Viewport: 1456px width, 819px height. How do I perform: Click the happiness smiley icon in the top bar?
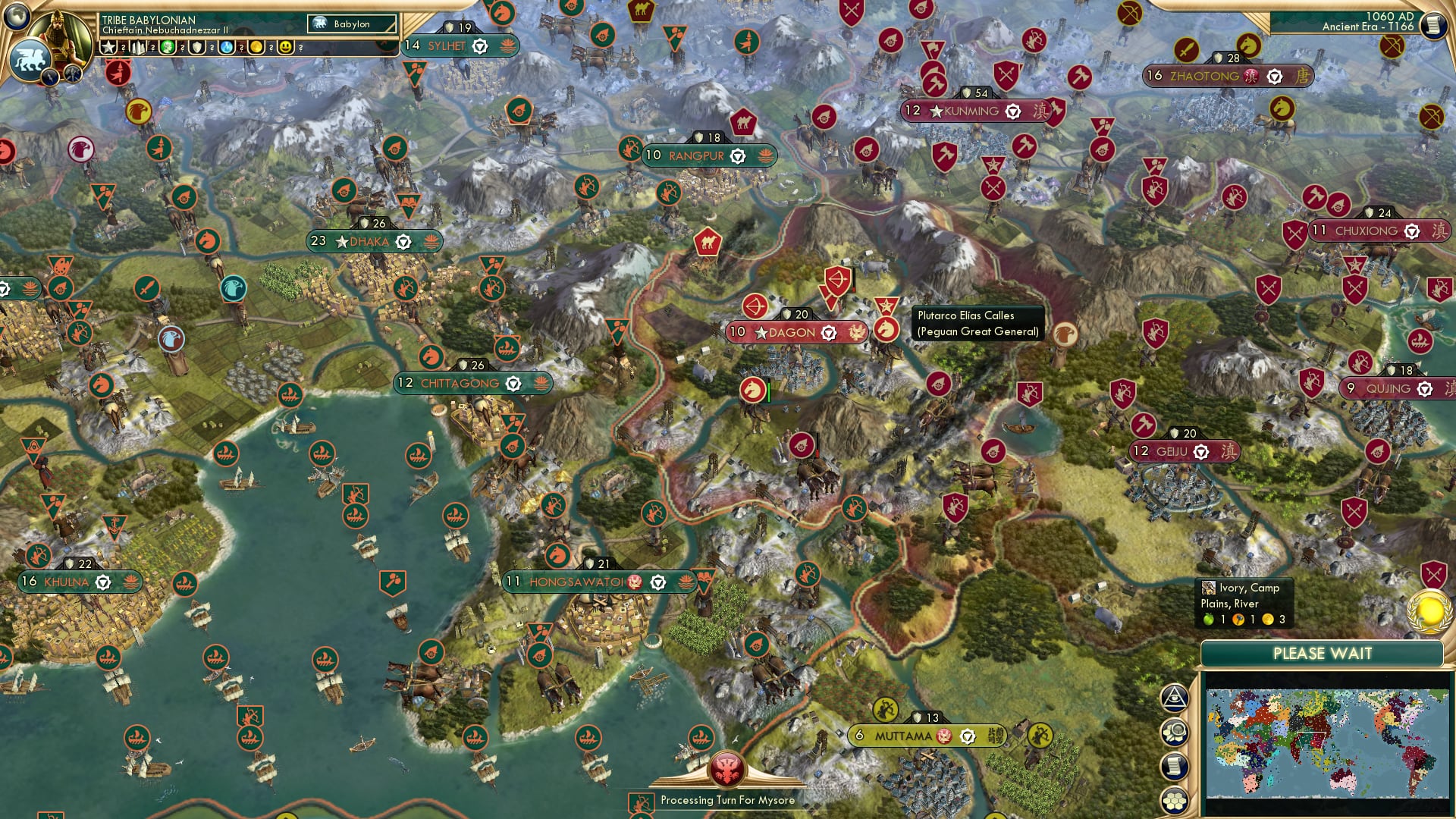pos(285,48)
